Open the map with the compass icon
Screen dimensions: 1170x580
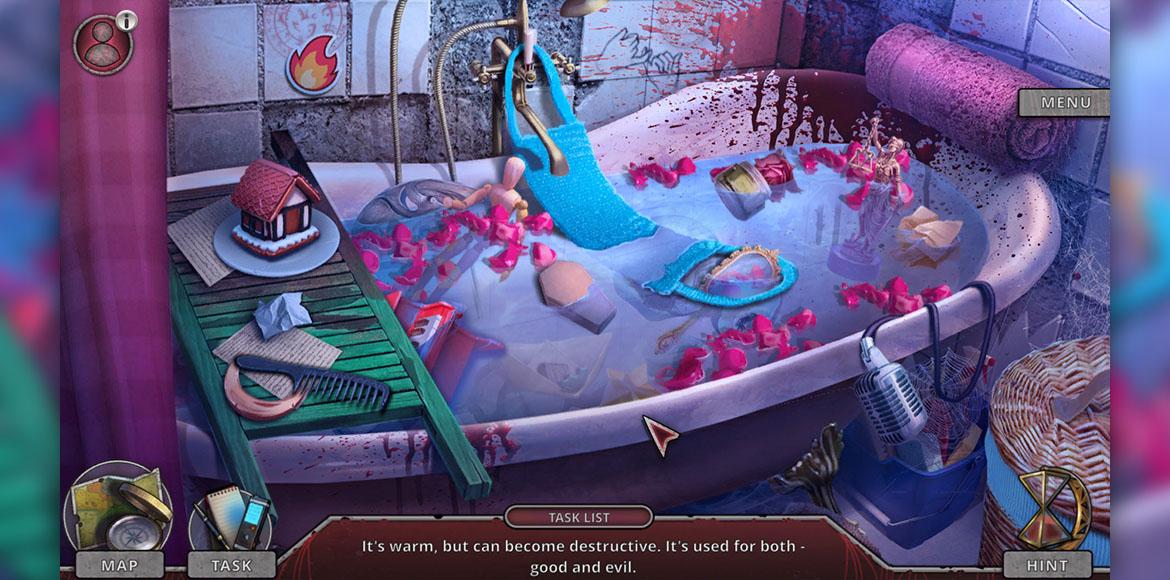[x=118, y=508]
